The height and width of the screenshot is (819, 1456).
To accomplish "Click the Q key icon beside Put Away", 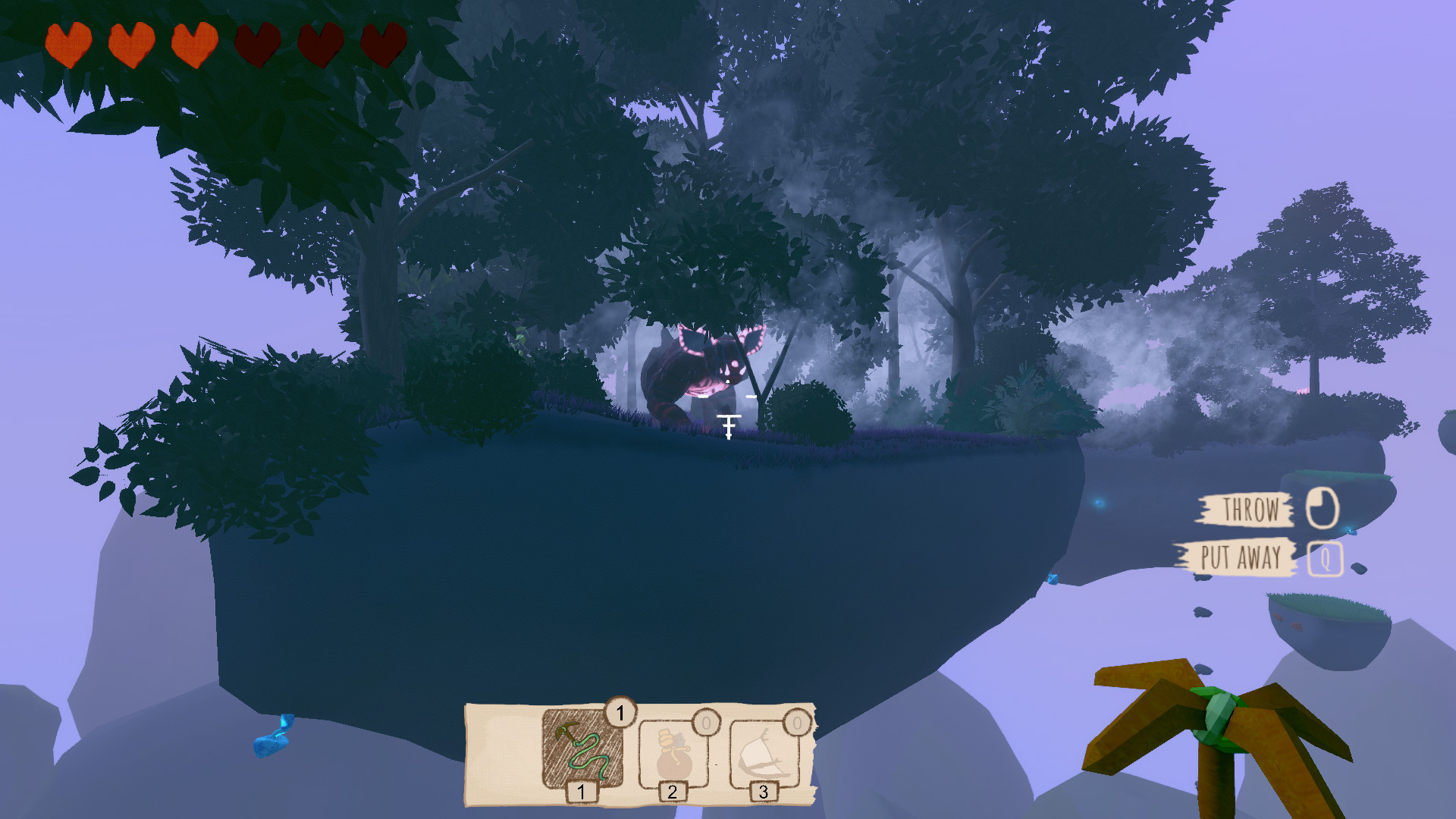I will click(1325, 560).
